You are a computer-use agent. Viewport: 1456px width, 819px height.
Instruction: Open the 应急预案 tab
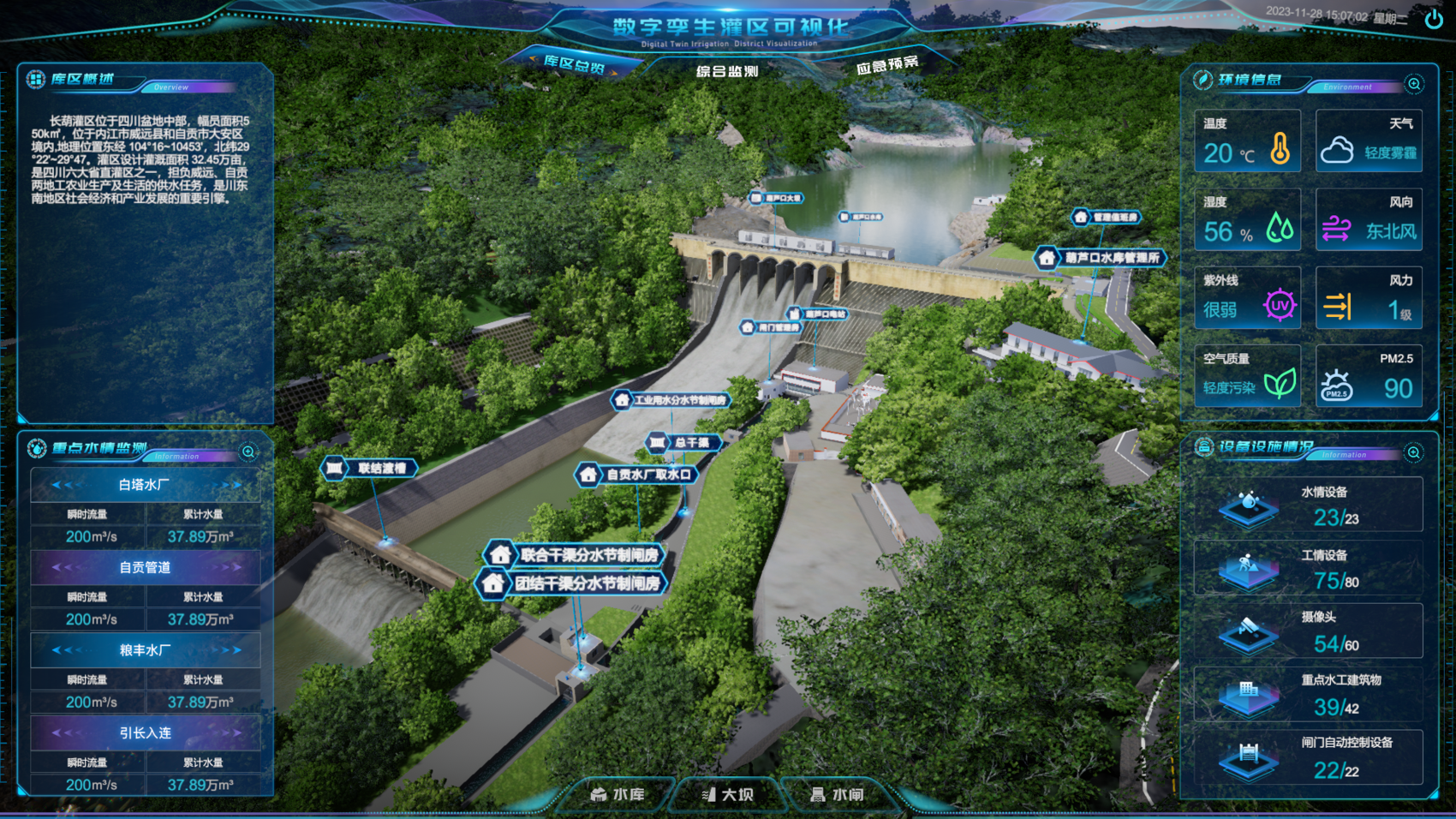886,65
